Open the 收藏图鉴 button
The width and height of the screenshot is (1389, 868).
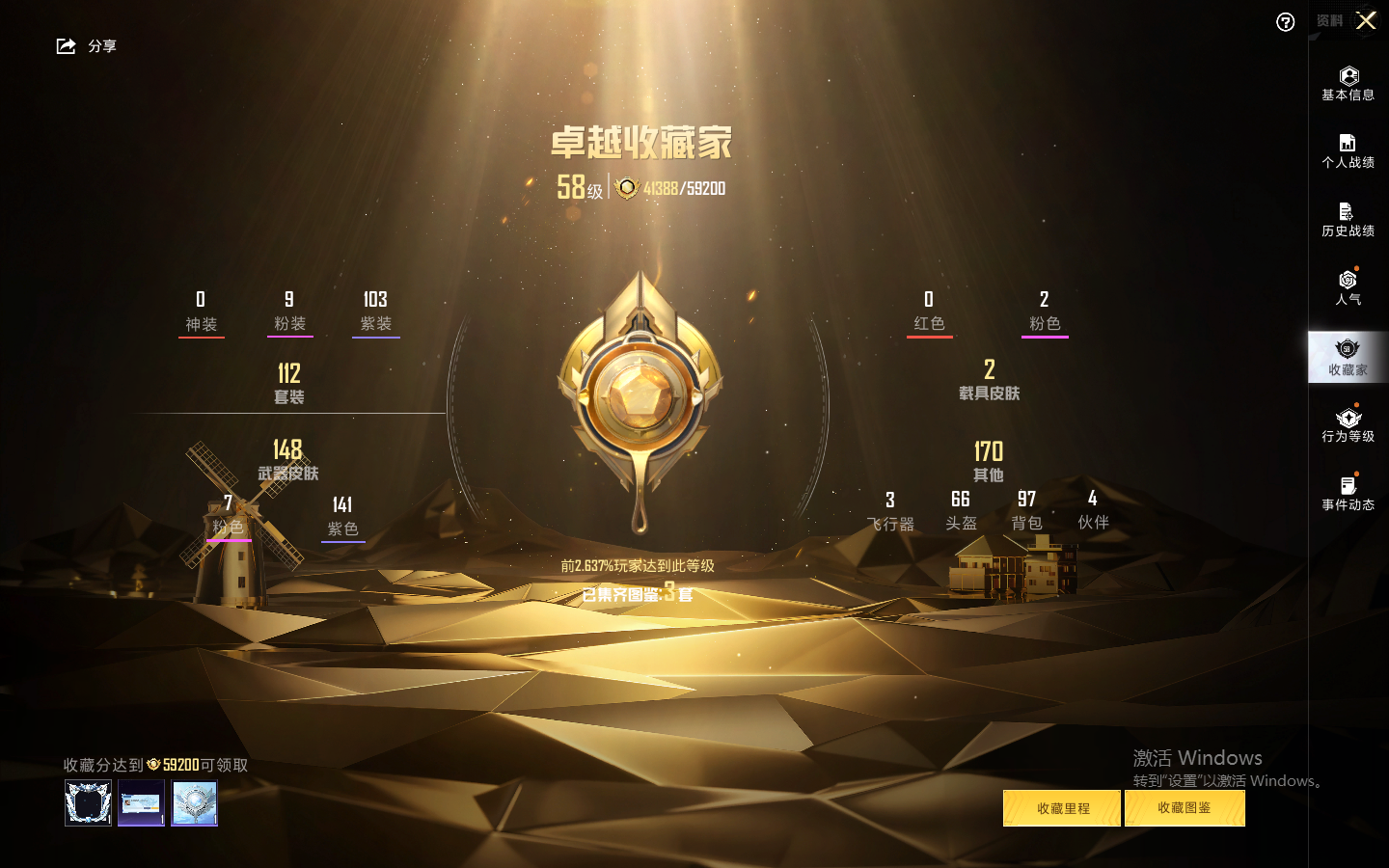[x=1185, y=808]
